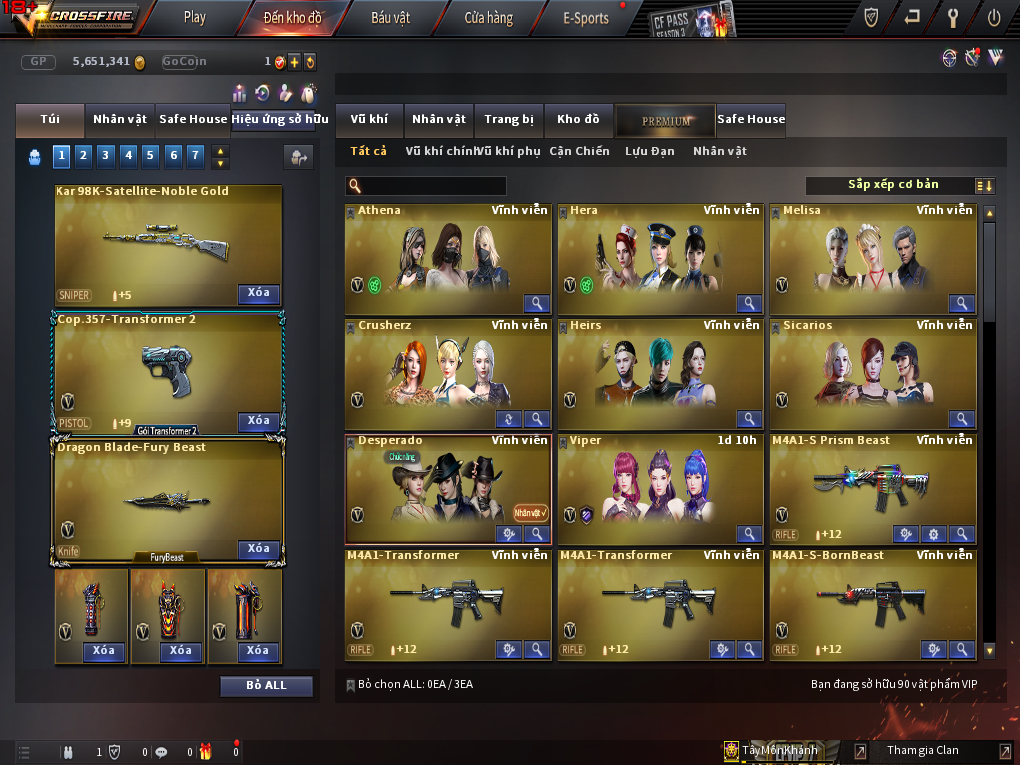The width and height of the screenshot is (1020, 765).
Task: Open the E-Sports section
Action: click(586, 17)
